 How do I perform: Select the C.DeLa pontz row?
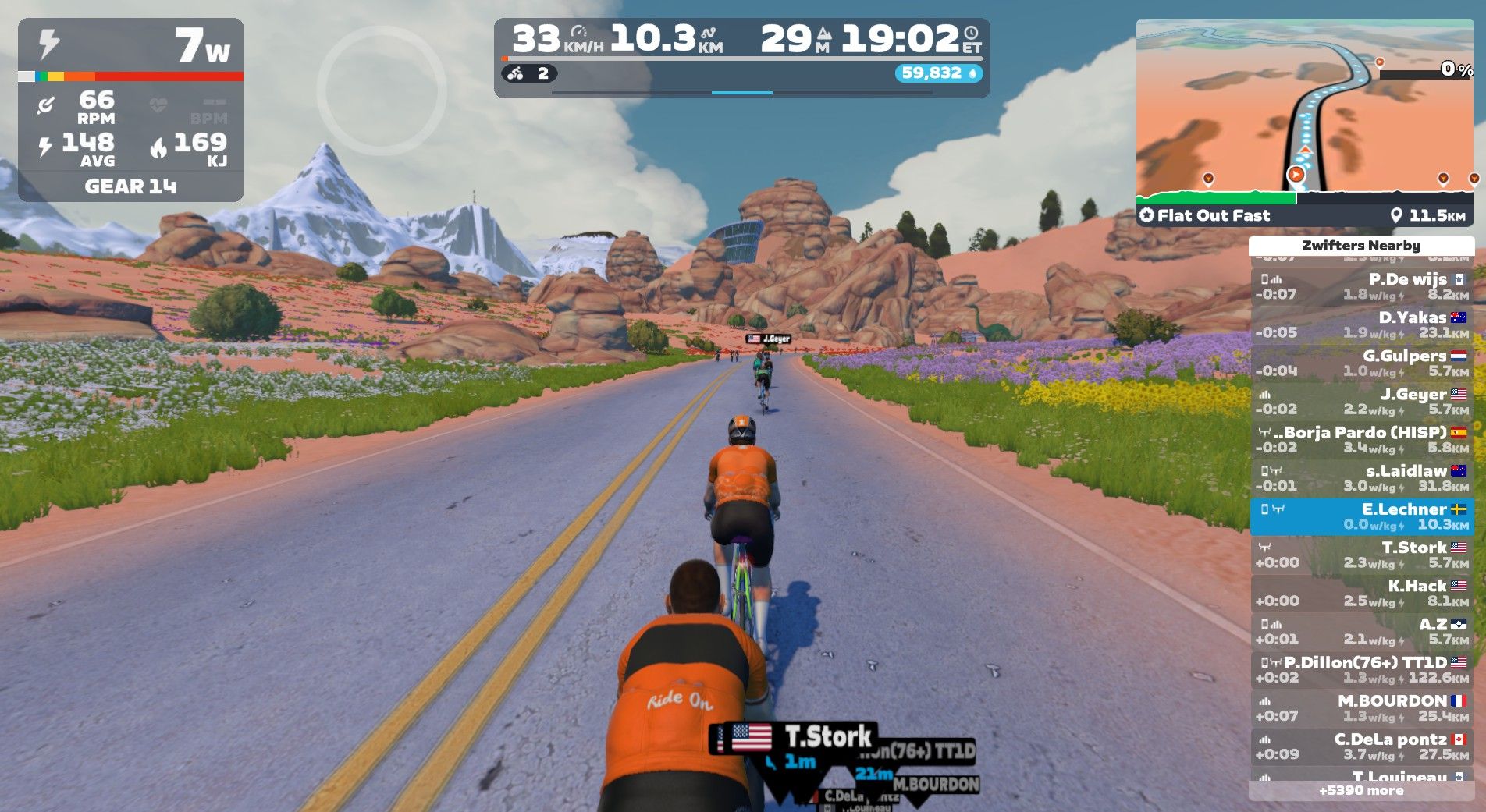[1362, 746]
